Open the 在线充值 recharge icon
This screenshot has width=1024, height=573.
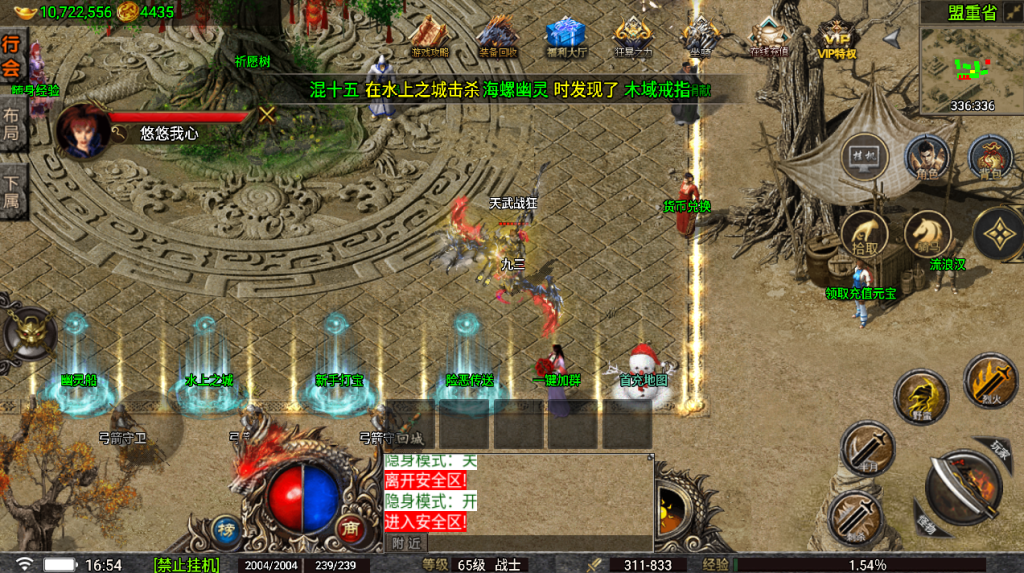click(768, 37)
